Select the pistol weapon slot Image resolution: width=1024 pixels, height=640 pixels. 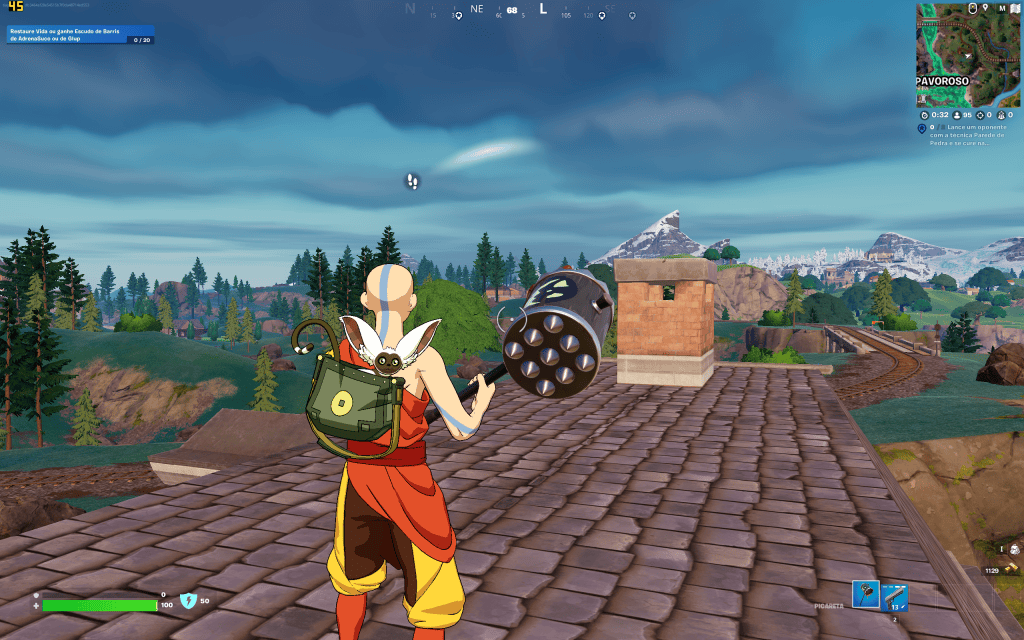tap(895, 597)
